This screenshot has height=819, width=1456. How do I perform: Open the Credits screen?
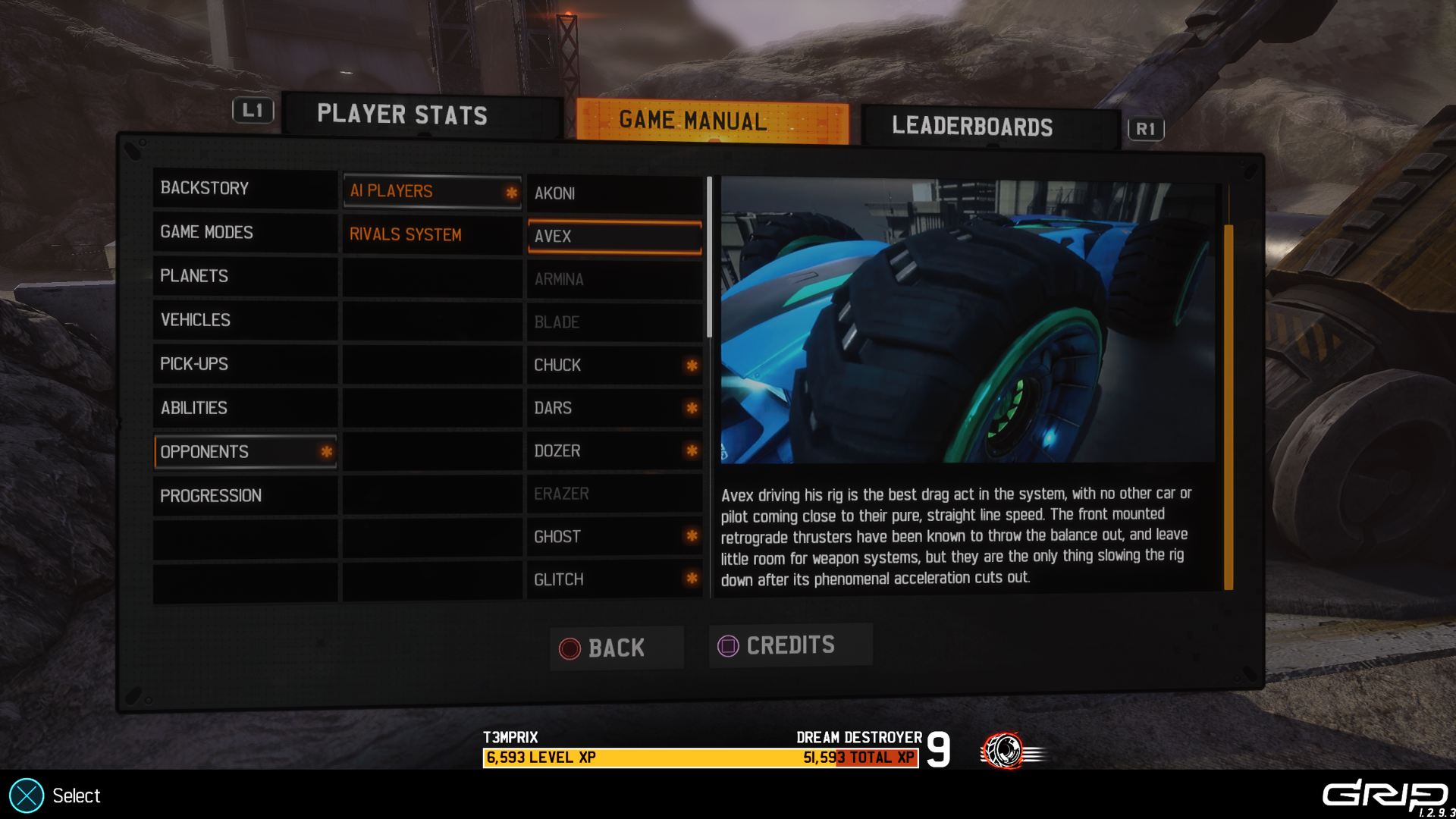pos(790,645)
